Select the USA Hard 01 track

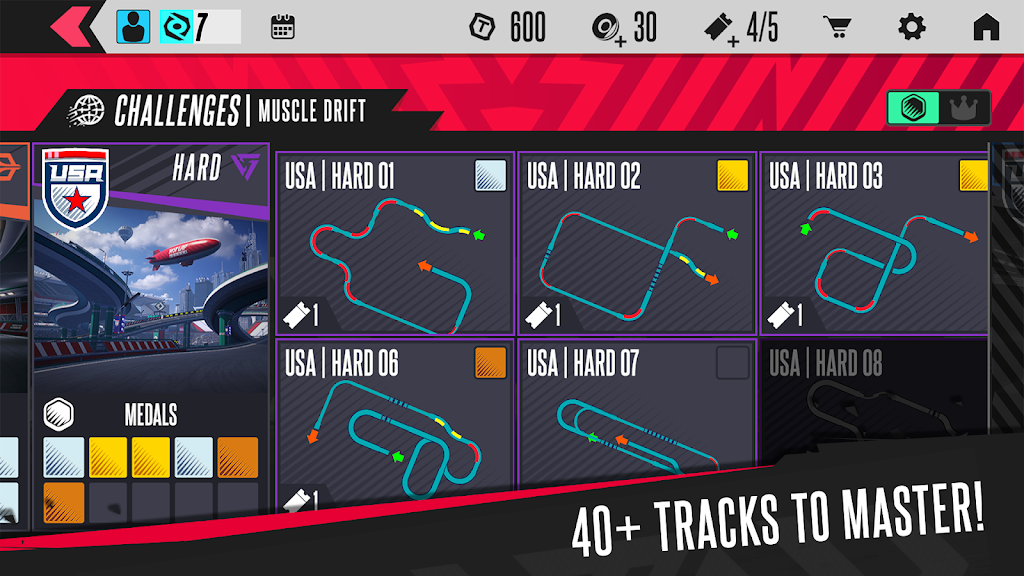pyautogui.click(x=395, y=243)
